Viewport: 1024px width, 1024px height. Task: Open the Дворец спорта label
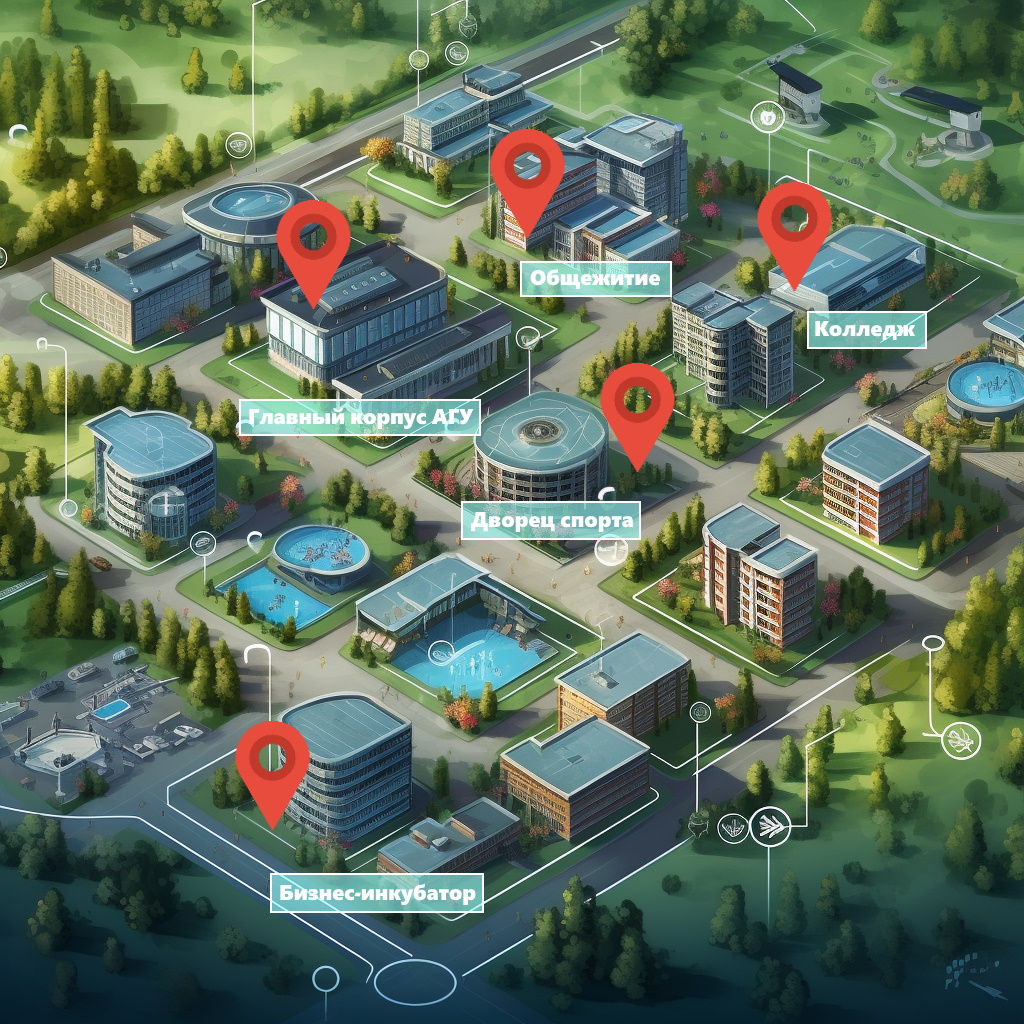point(550,520)
